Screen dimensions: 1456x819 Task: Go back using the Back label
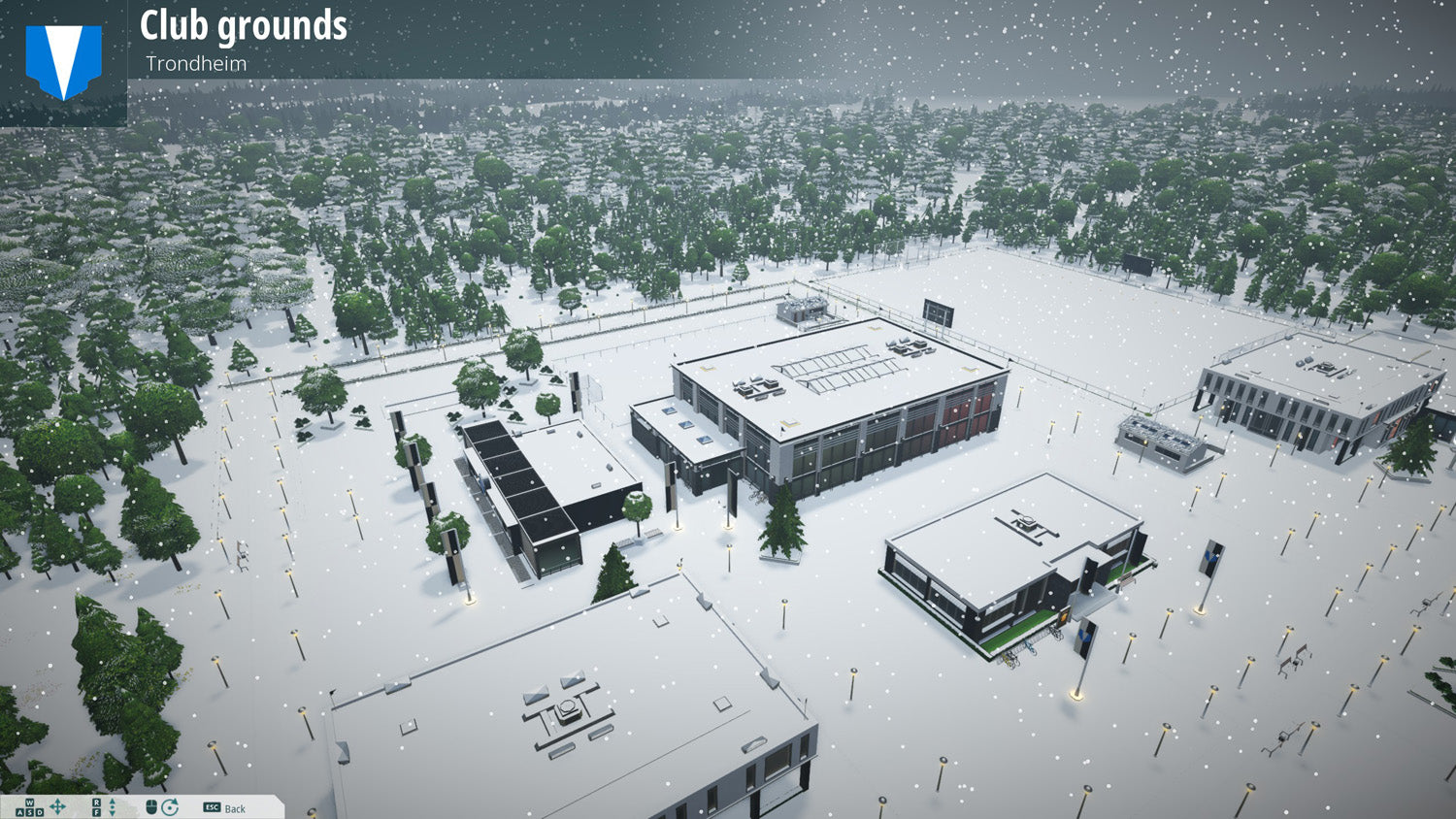234,808
